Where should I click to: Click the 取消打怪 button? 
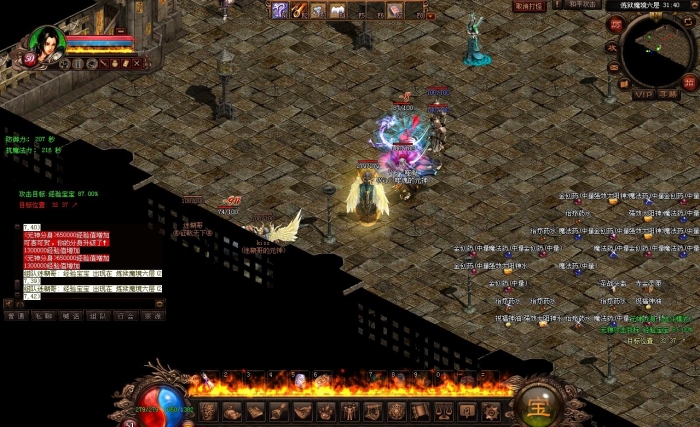tap(529, 6)
